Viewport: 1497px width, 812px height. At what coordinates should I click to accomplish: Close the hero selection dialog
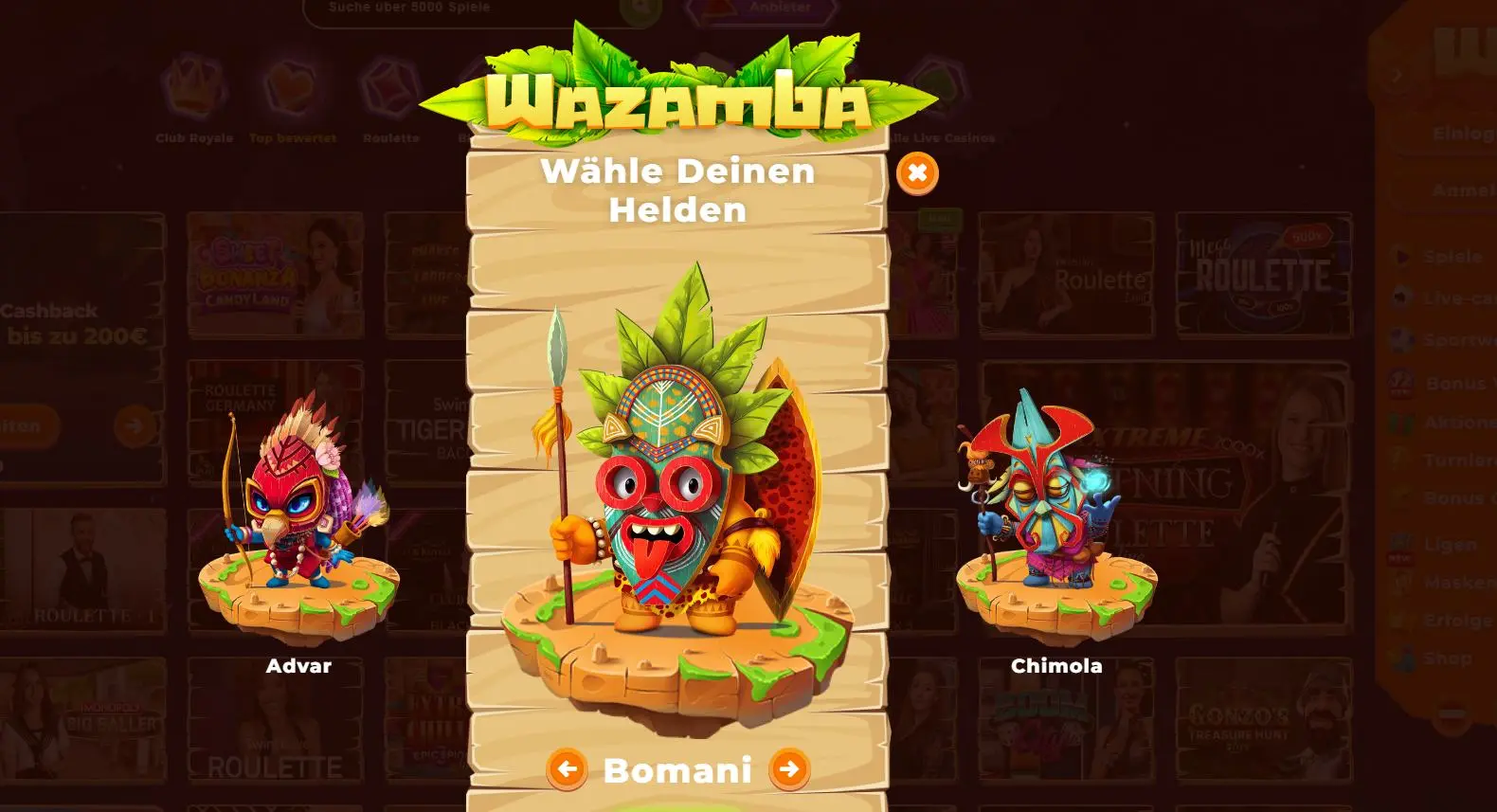coord(916,173)
